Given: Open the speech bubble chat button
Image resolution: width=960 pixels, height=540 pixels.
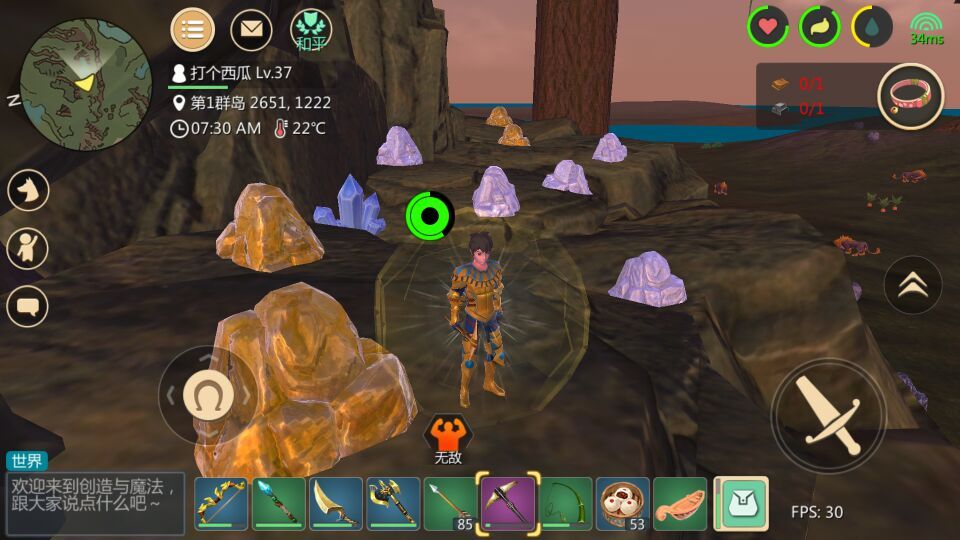Looking at the screenshot, I should point(28,306).
